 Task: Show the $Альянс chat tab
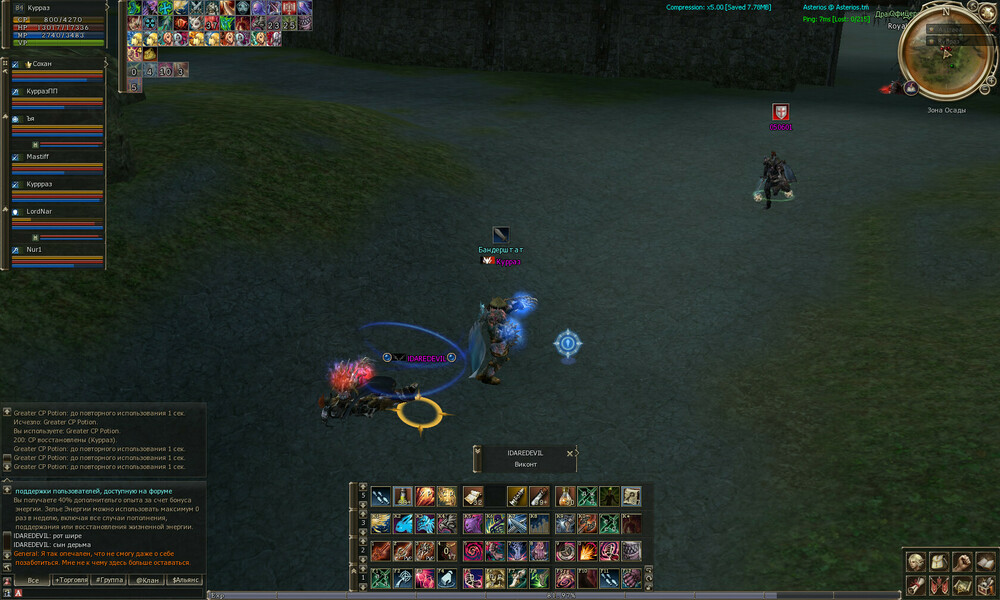187,580
